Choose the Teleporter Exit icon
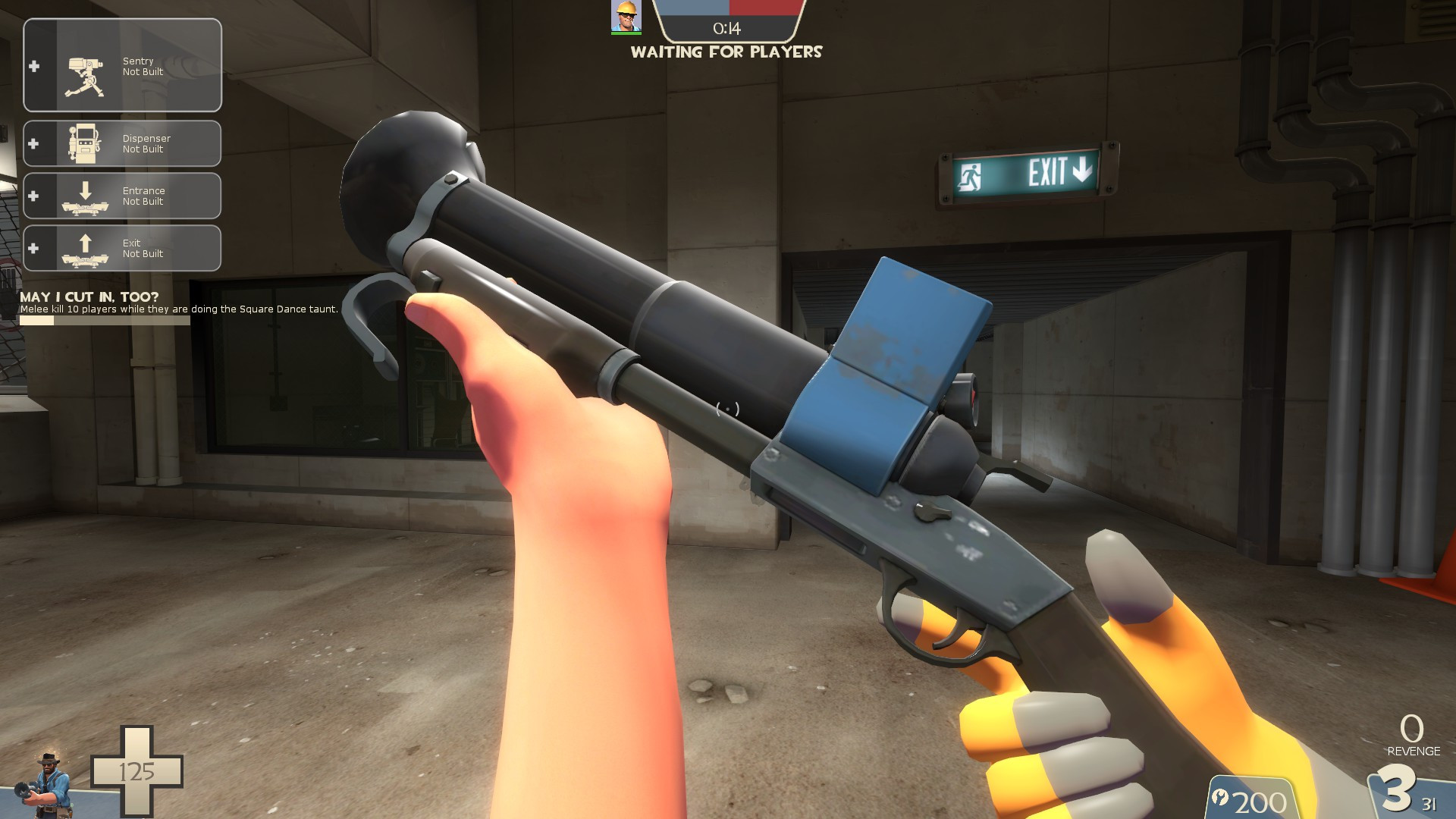This screenshot has width=1456, height=819. click(x=85, y=248)
